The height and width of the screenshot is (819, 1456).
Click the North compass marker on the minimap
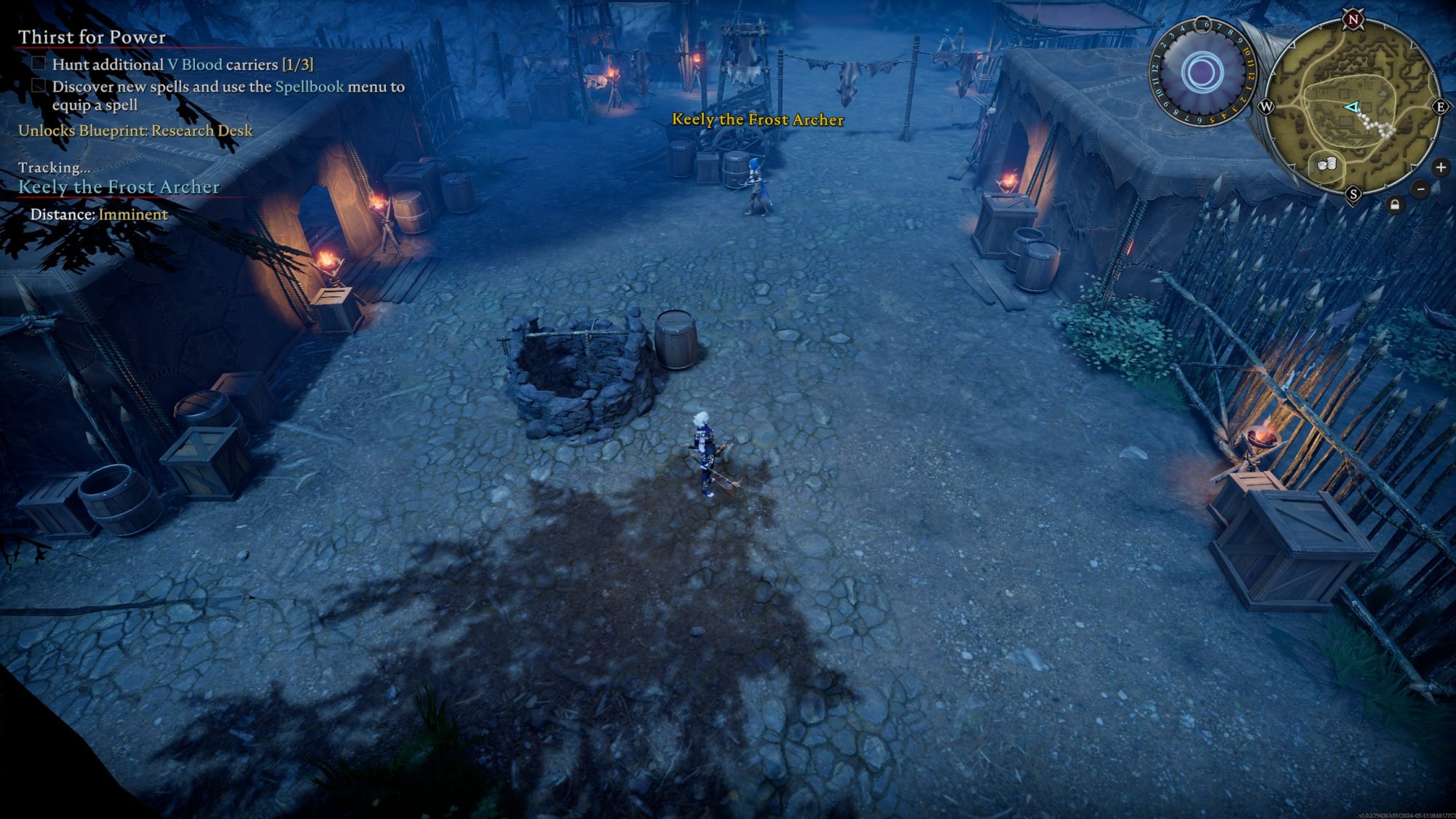1353,20
